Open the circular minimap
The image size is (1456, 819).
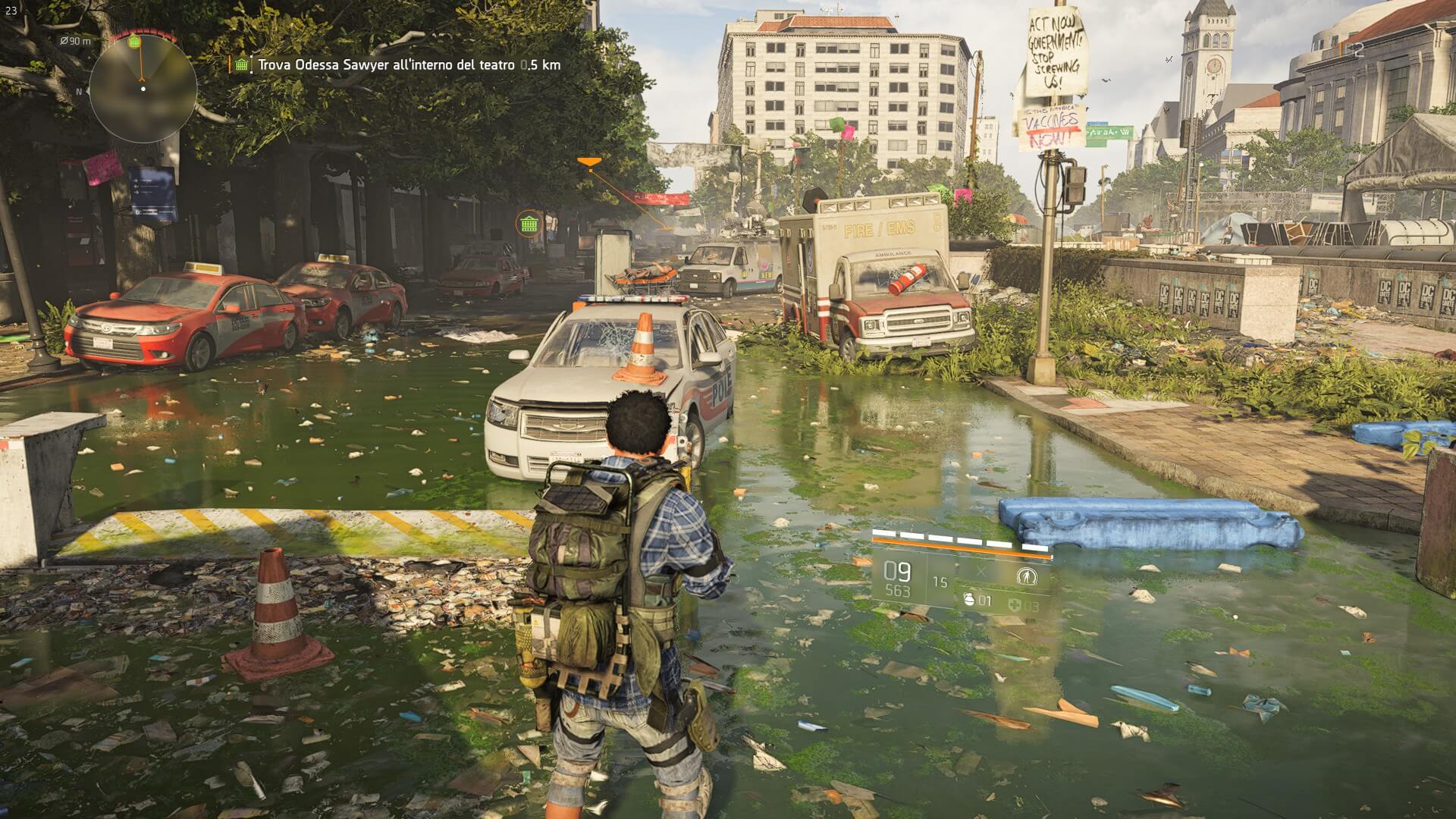click(x=138, y=89)
